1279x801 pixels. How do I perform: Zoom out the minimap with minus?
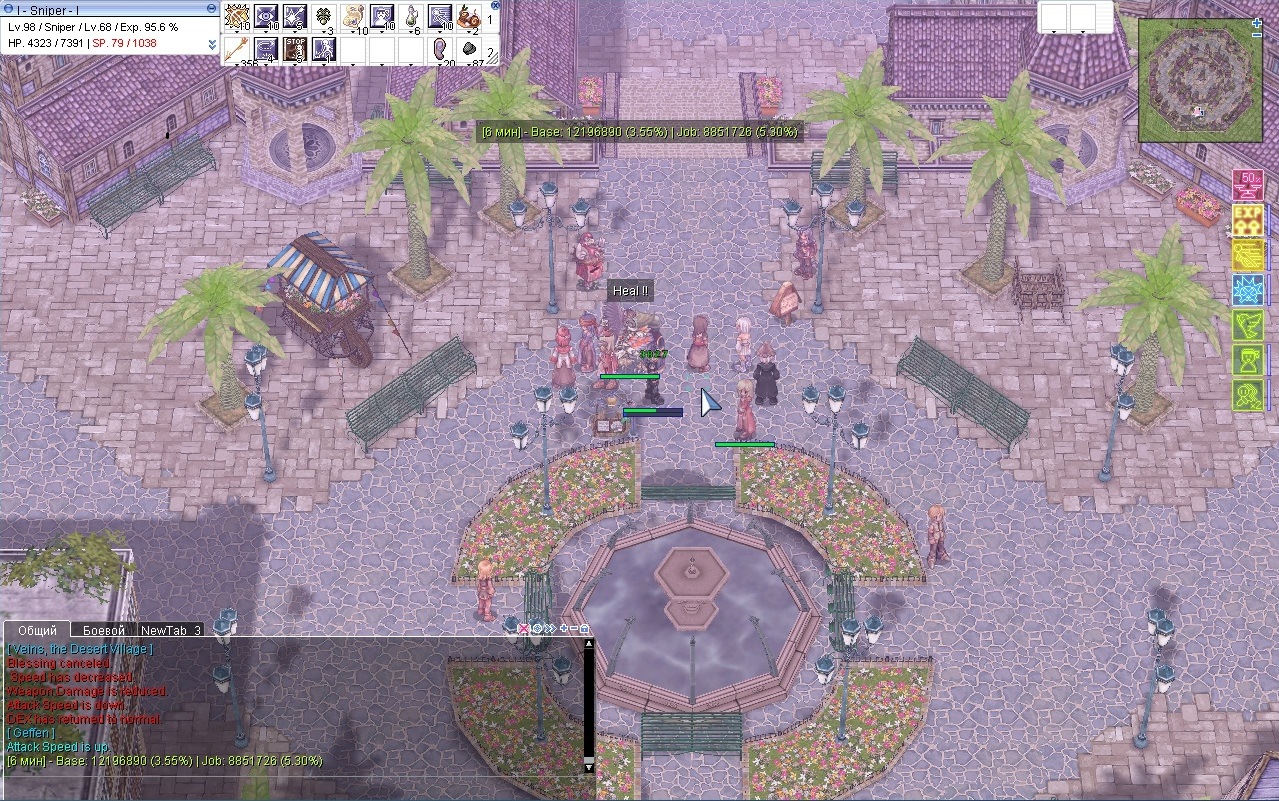(1256, 35)
